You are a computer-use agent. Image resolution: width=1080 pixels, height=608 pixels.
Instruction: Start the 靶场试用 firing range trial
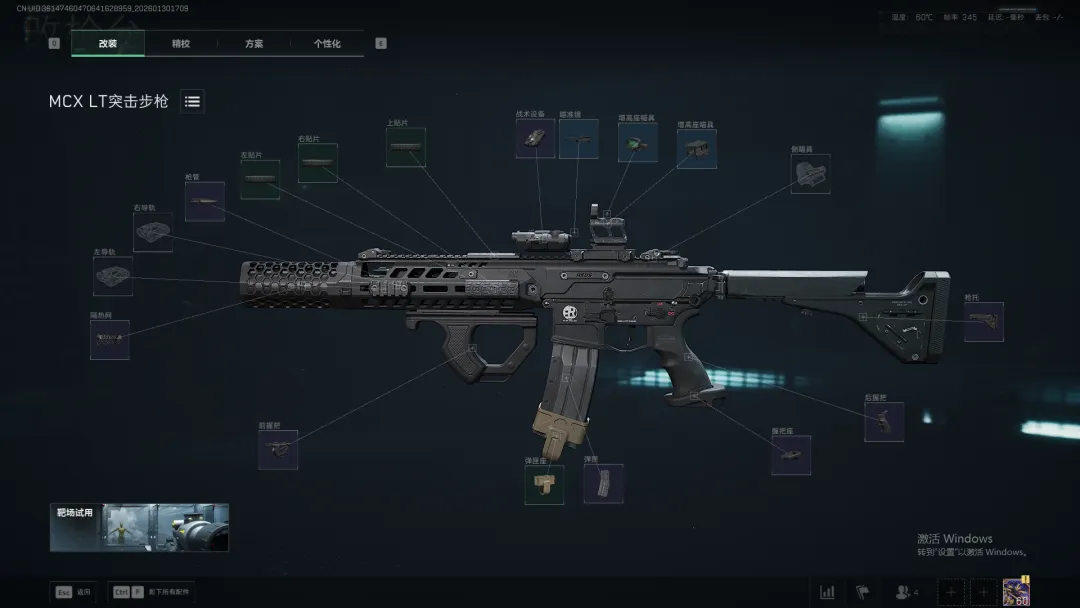click(139, 527)
